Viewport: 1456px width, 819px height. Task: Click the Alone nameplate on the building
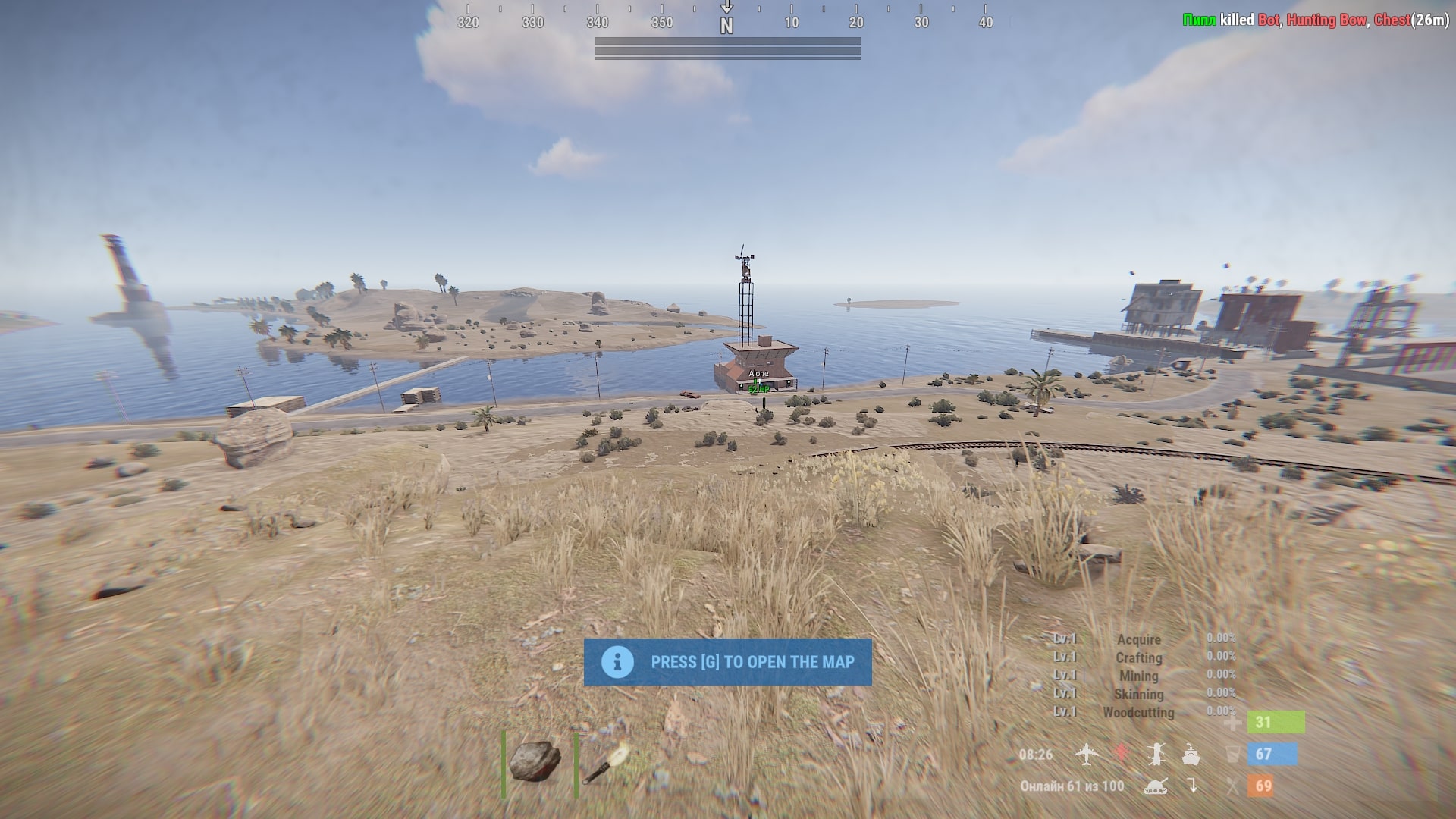(x=758, y=372)
